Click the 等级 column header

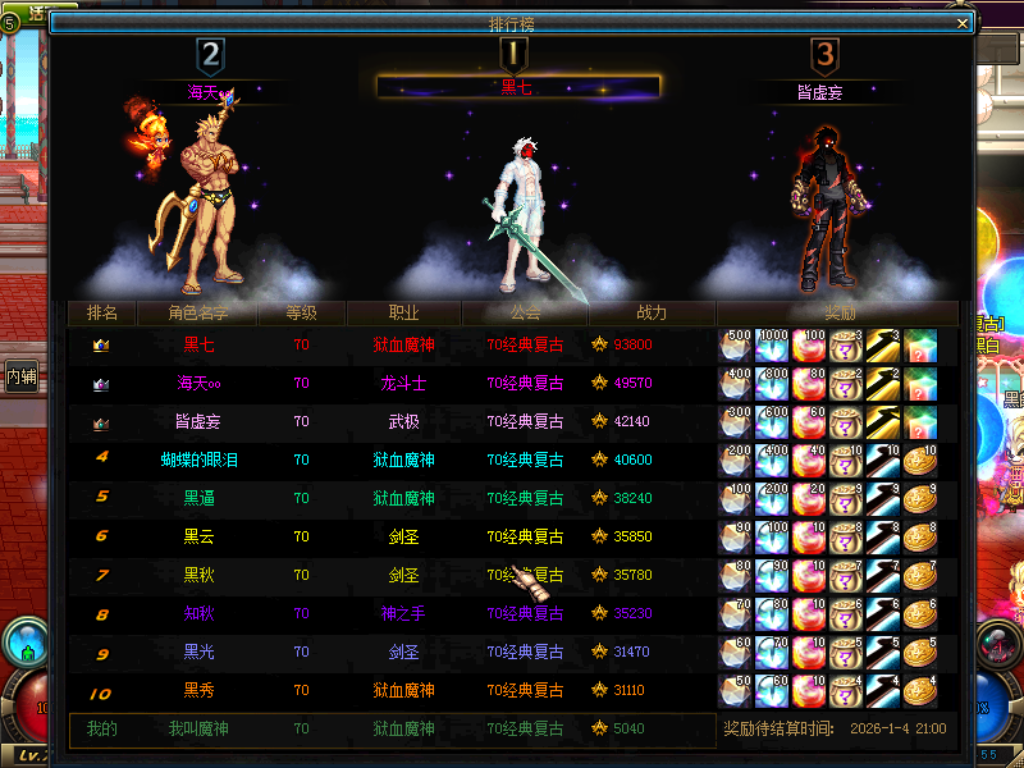coord(301,313)
